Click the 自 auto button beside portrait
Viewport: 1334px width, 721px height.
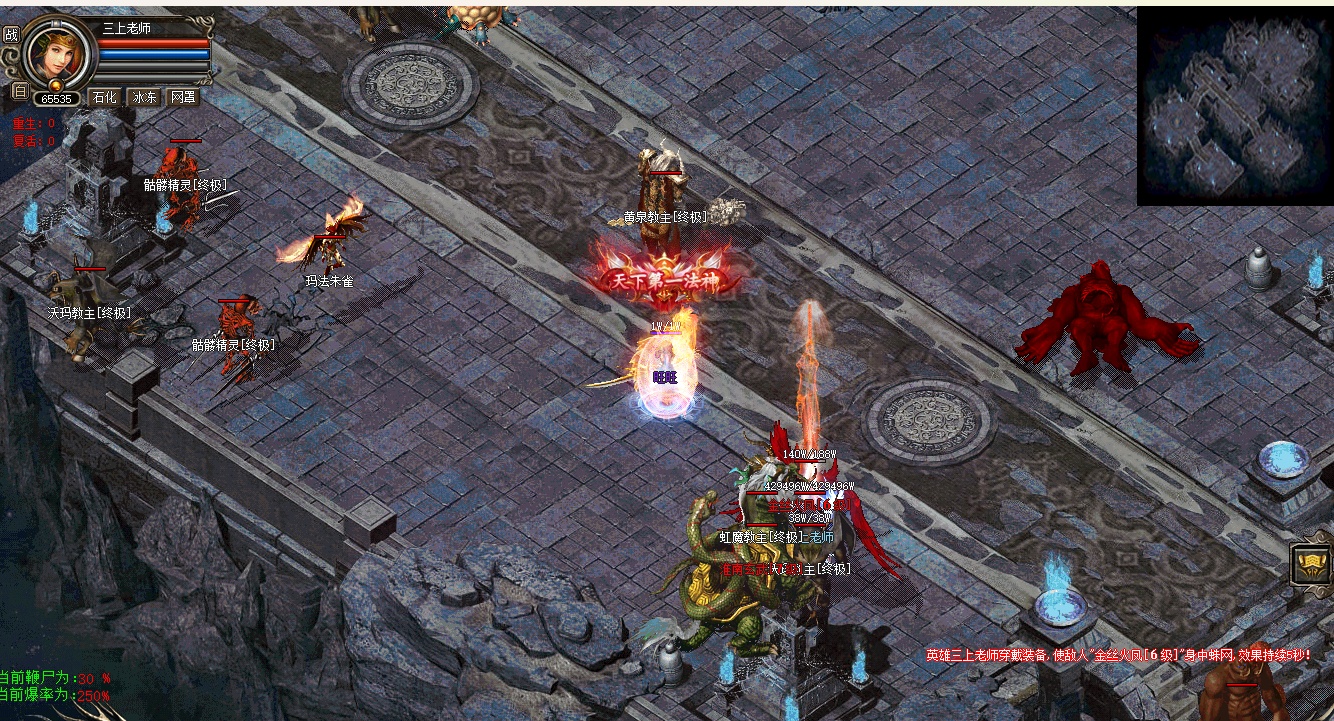(19, 90)
